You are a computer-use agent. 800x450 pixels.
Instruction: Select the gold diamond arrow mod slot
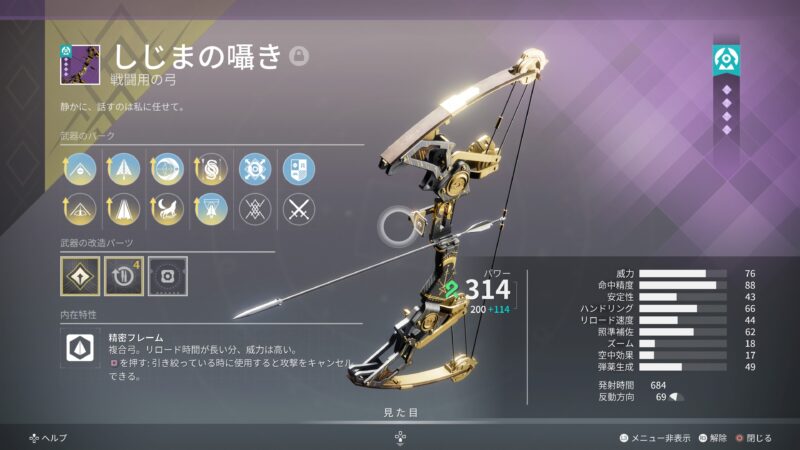tap(80, 275)
